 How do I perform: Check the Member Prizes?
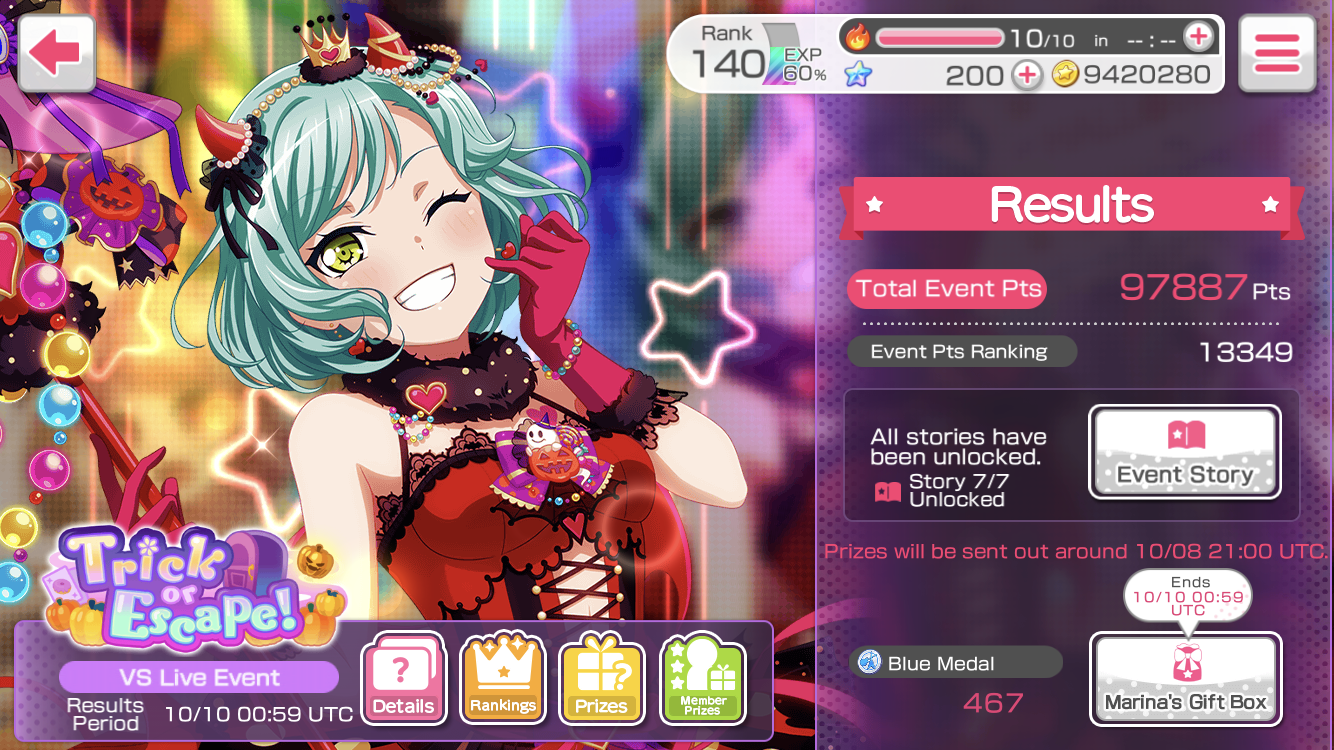[703, 680]
